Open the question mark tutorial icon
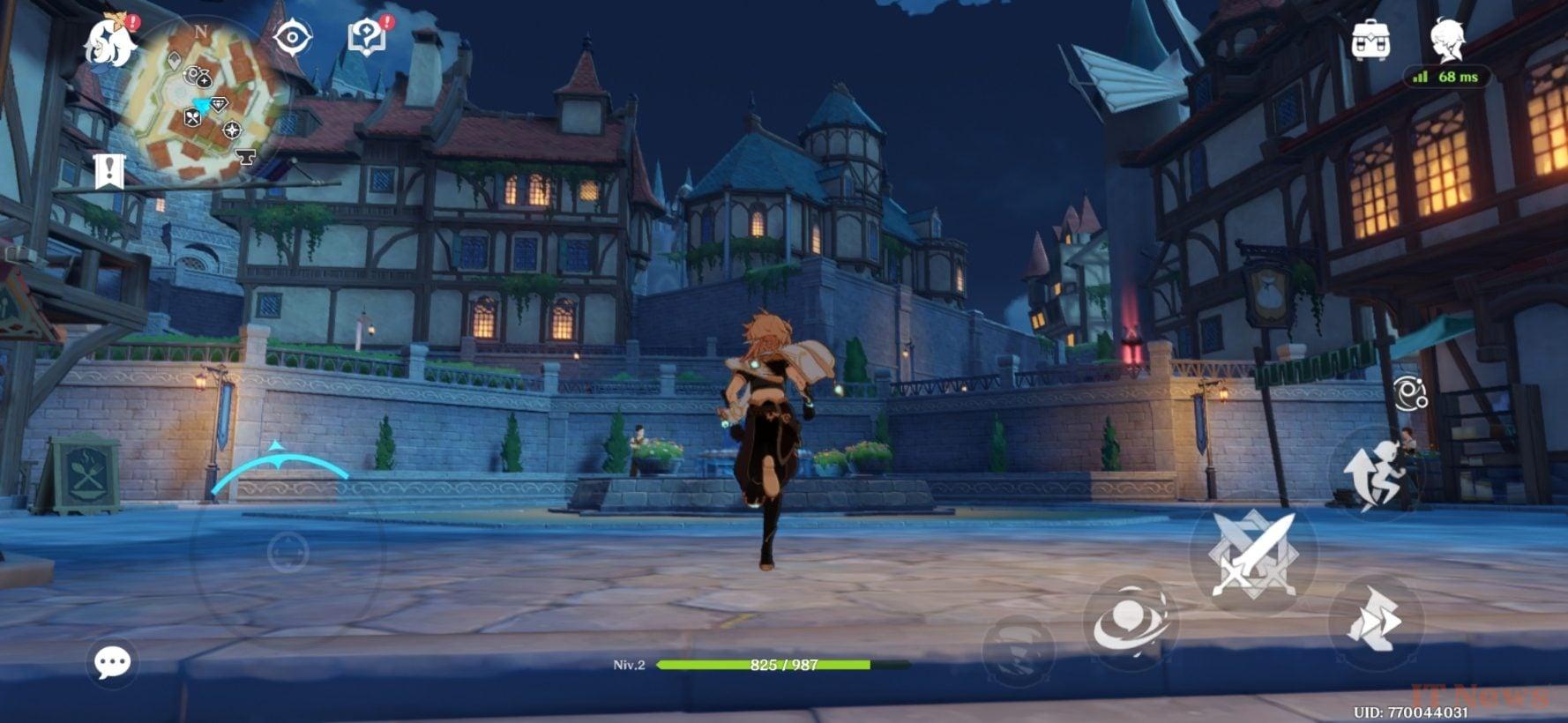 pyautogui.click(x=368, y=37)
